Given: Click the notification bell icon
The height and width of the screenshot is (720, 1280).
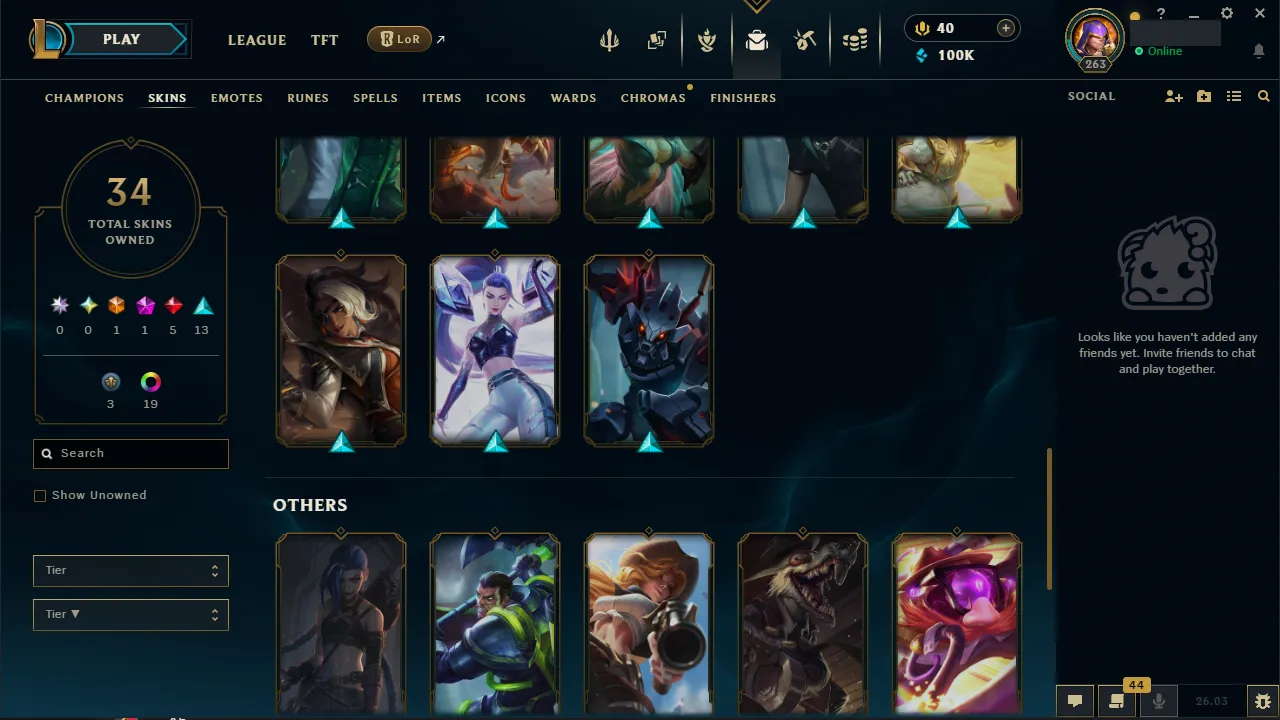Looking at the screenshot, I should coord(1258,50).
